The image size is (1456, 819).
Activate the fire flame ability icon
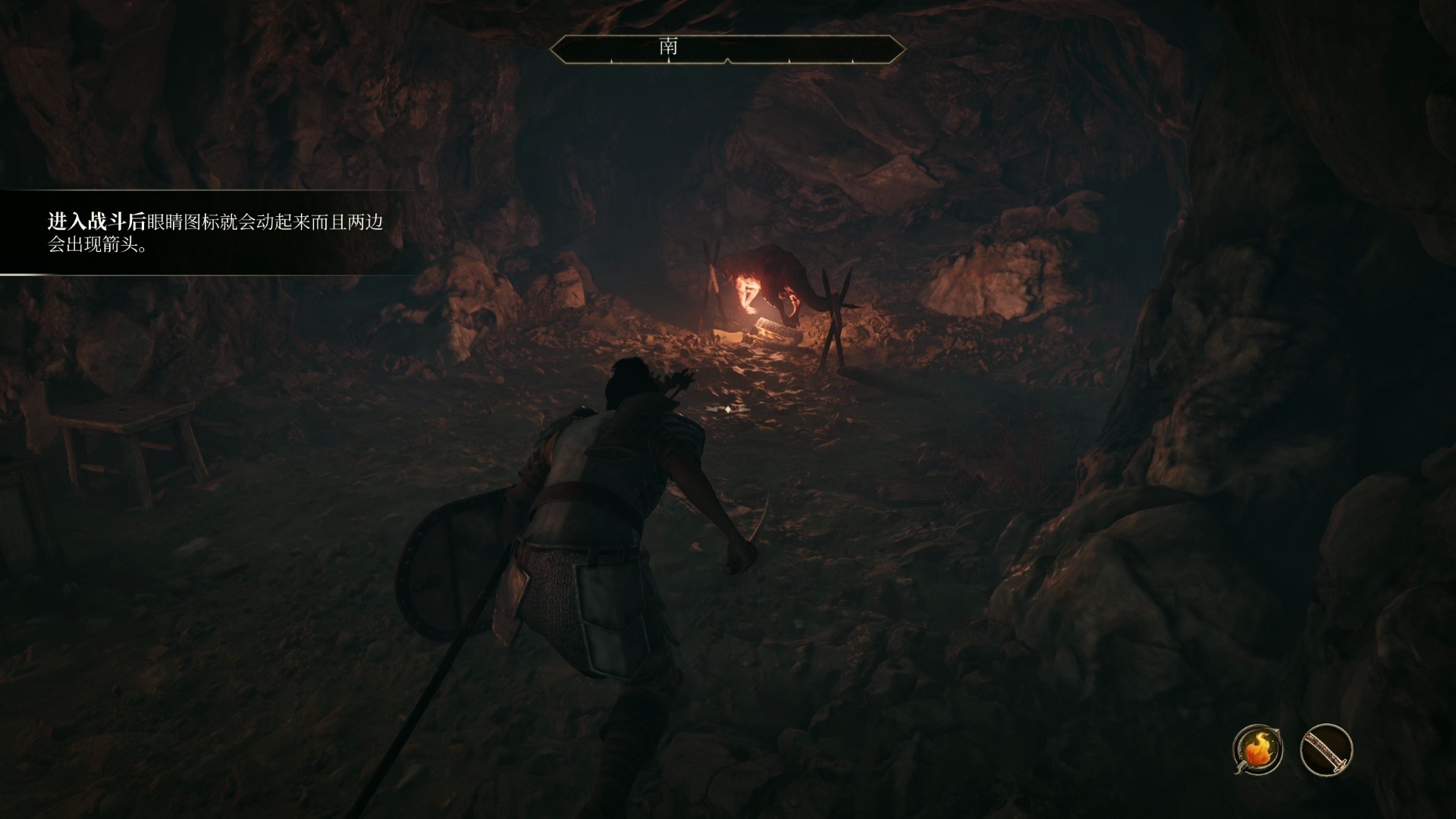click(1257, 750)
